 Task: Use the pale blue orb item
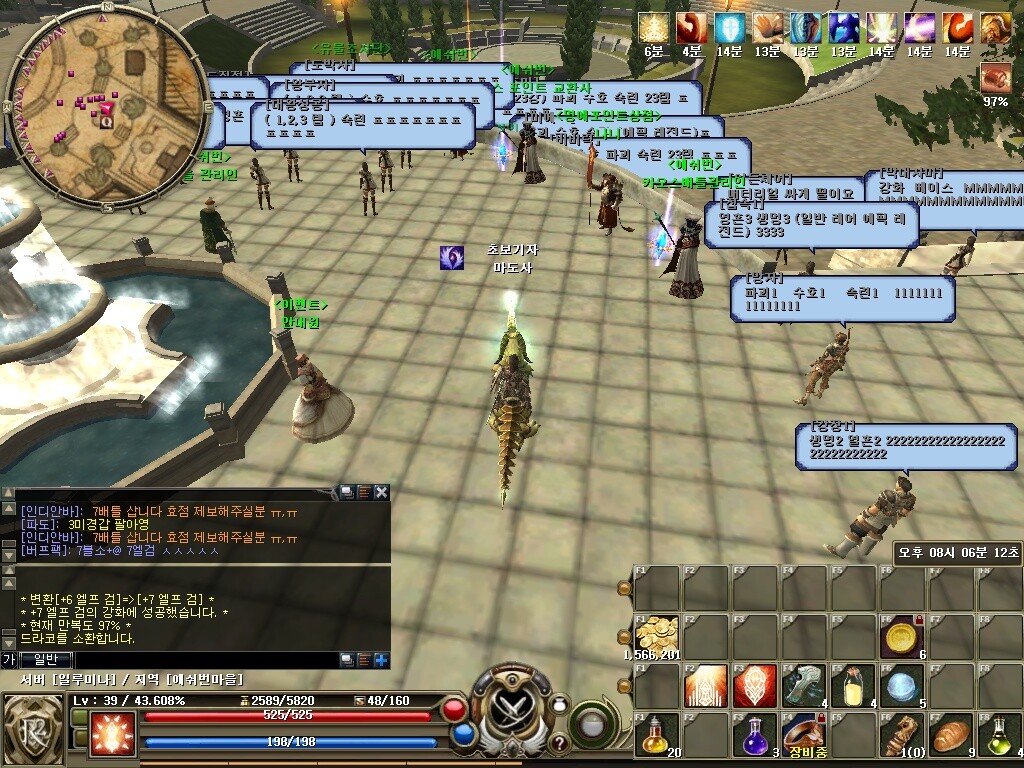[x=902, y=684]
